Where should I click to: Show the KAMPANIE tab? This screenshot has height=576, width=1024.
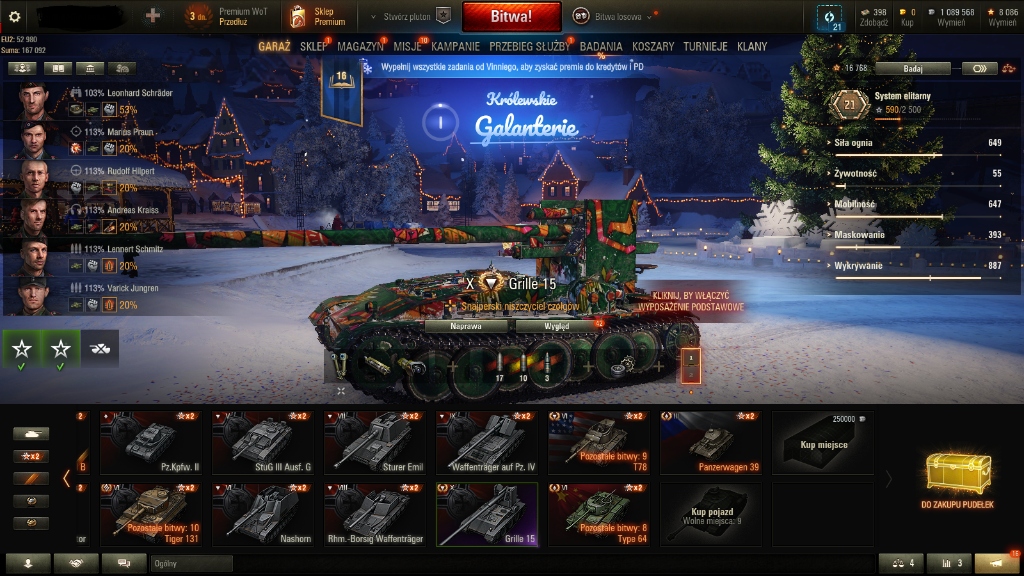click(455, 46)
